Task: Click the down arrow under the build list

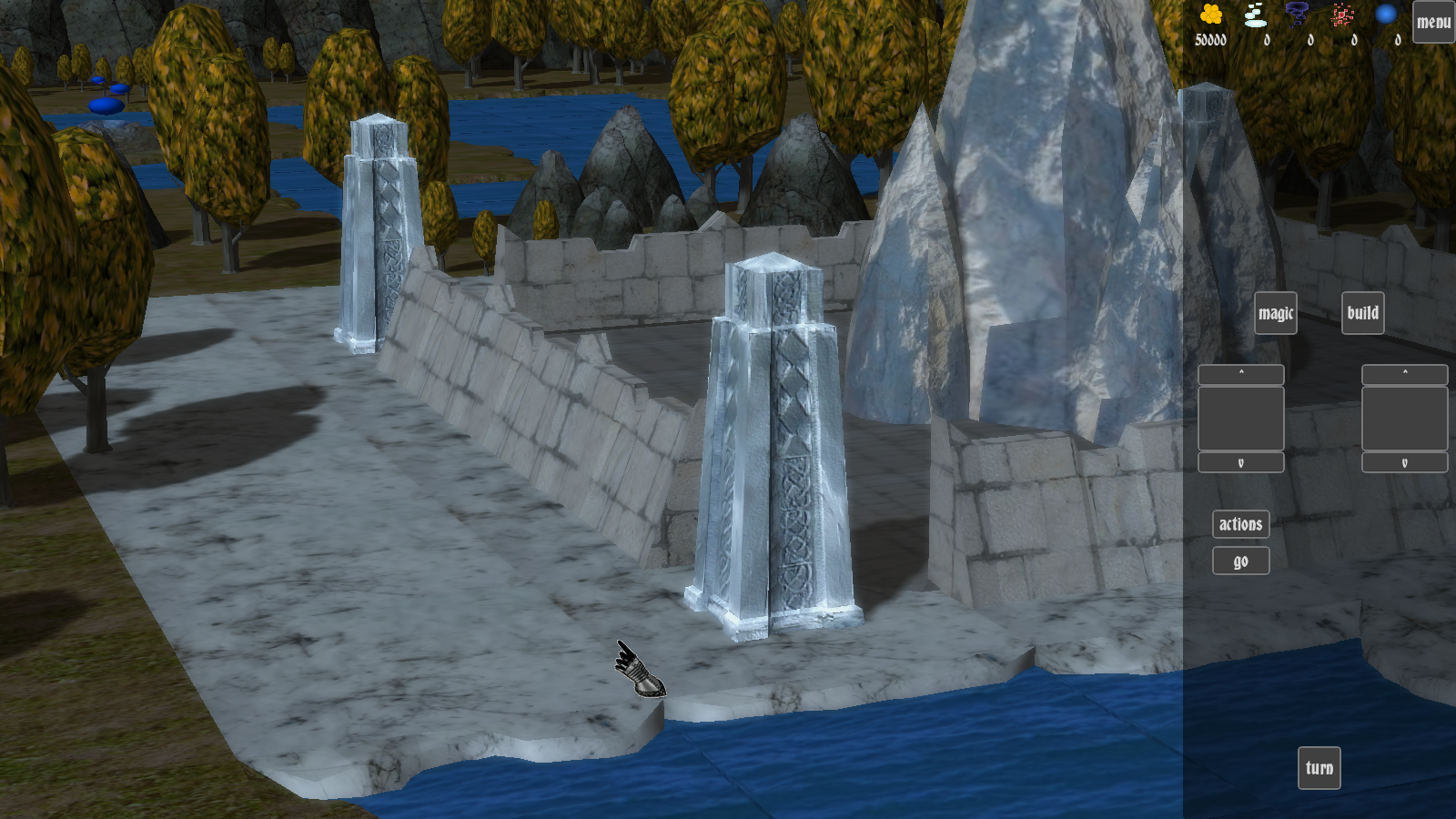Action: tap(1404, 463)
